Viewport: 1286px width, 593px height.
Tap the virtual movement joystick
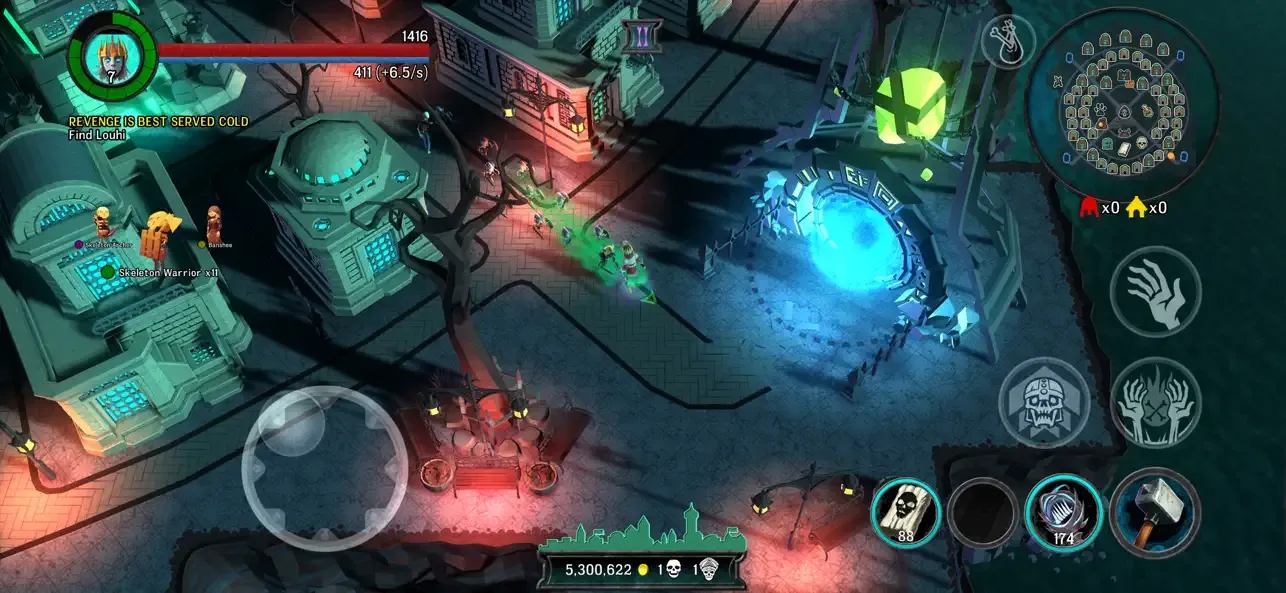point(323,468)
